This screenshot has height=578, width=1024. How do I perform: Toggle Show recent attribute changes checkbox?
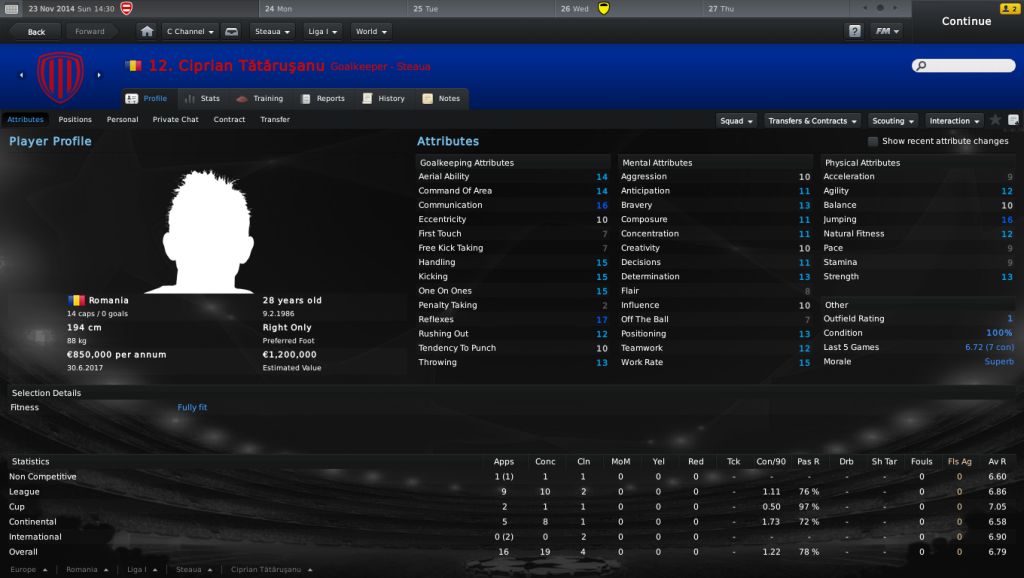873,142
